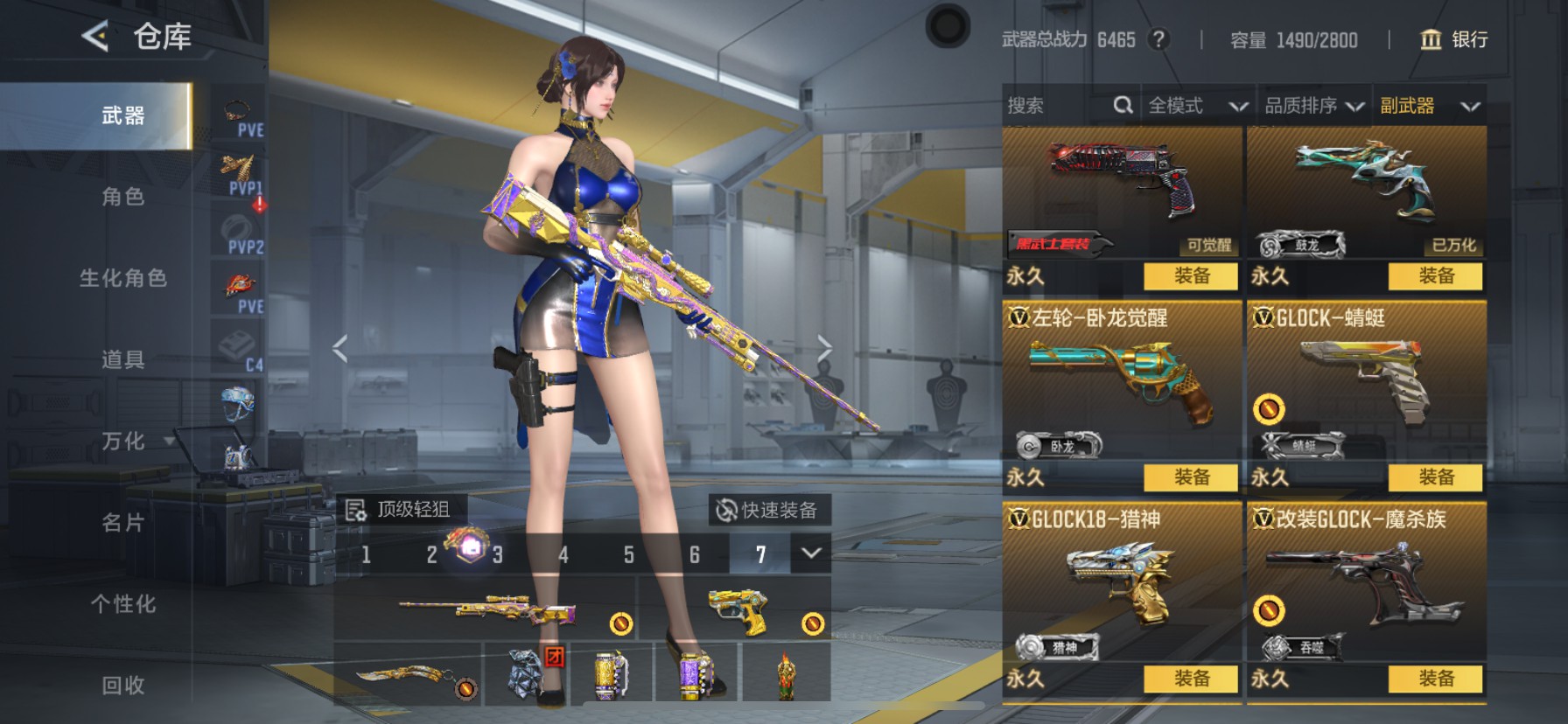Select the 道具 items tab
The width and height of the screenshot is (1568, 724).
pyautogui.click(x=123, y=359)
